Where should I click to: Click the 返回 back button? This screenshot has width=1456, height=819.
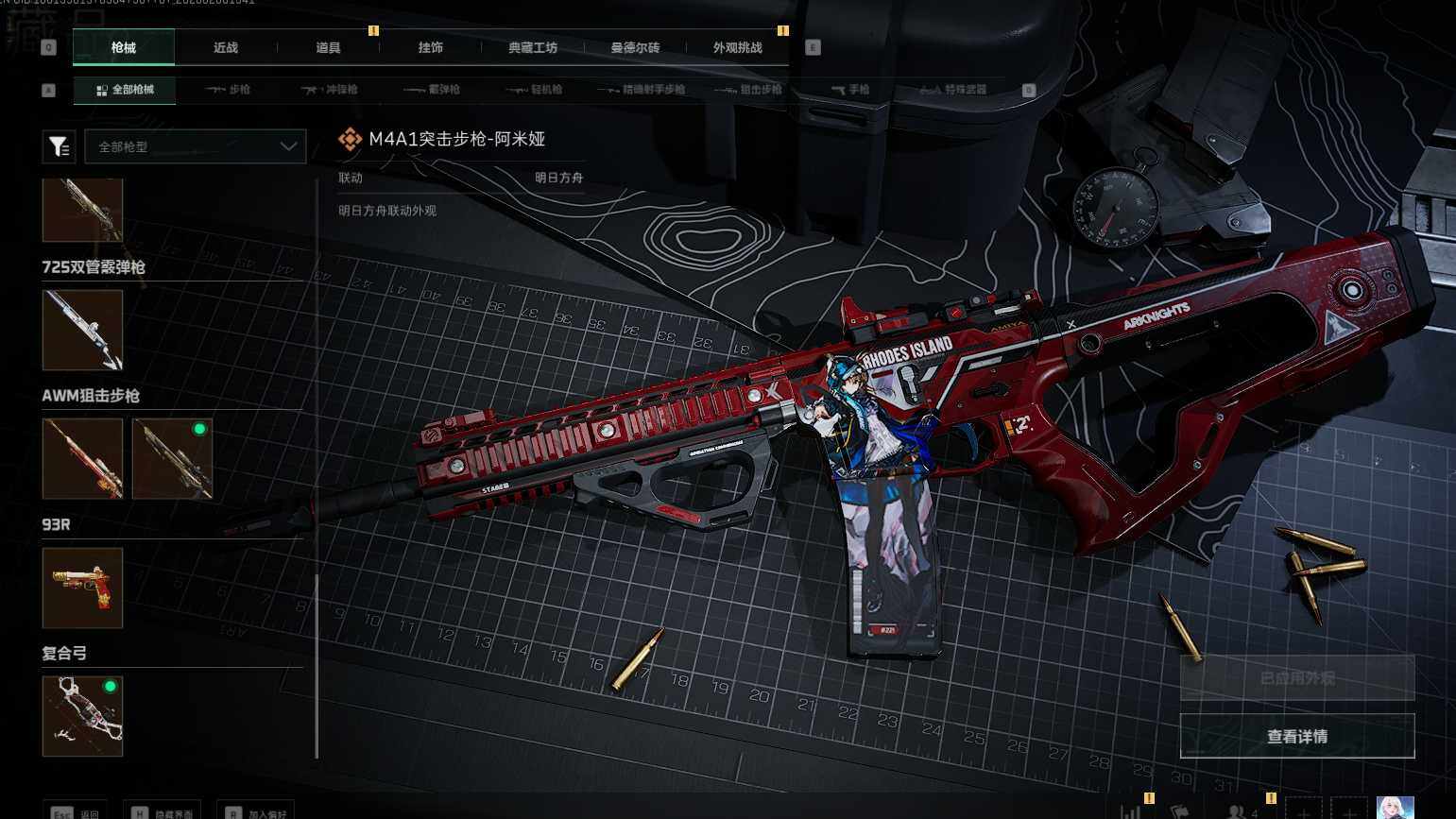(x=76, y=812)
